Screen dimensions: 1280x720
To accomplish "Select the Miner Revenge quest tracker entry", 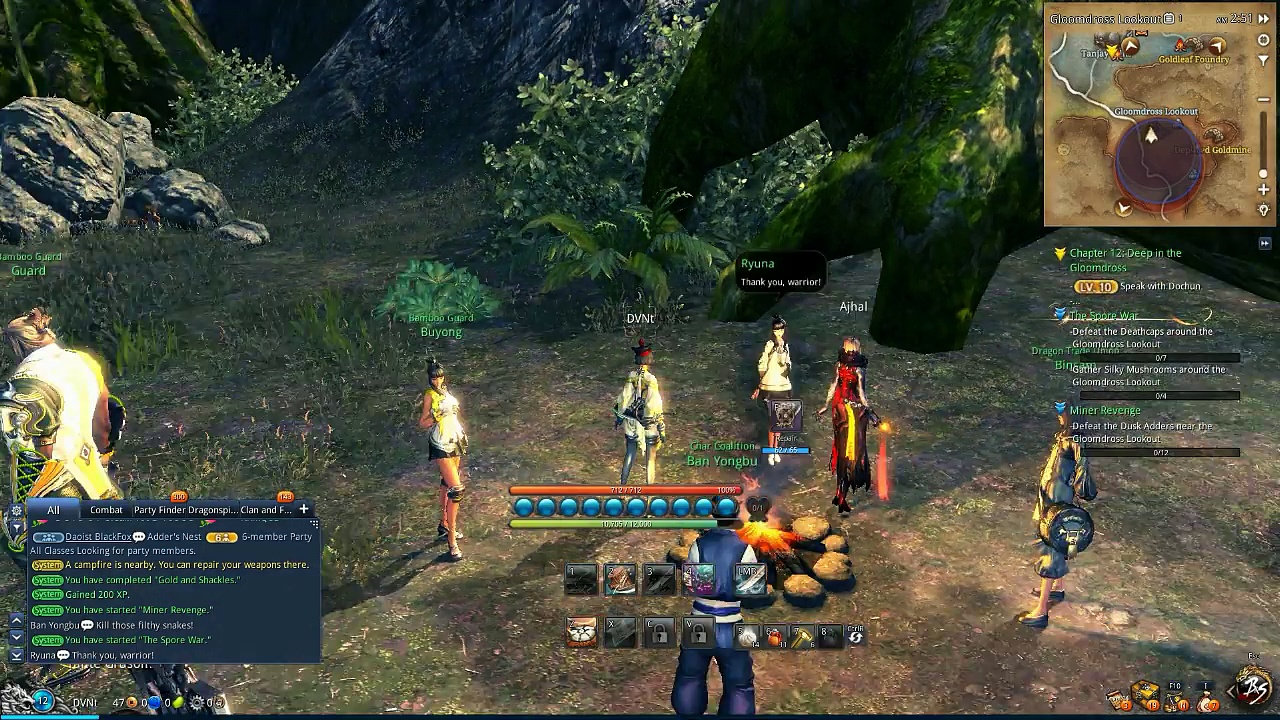I will coord(1105,410).
